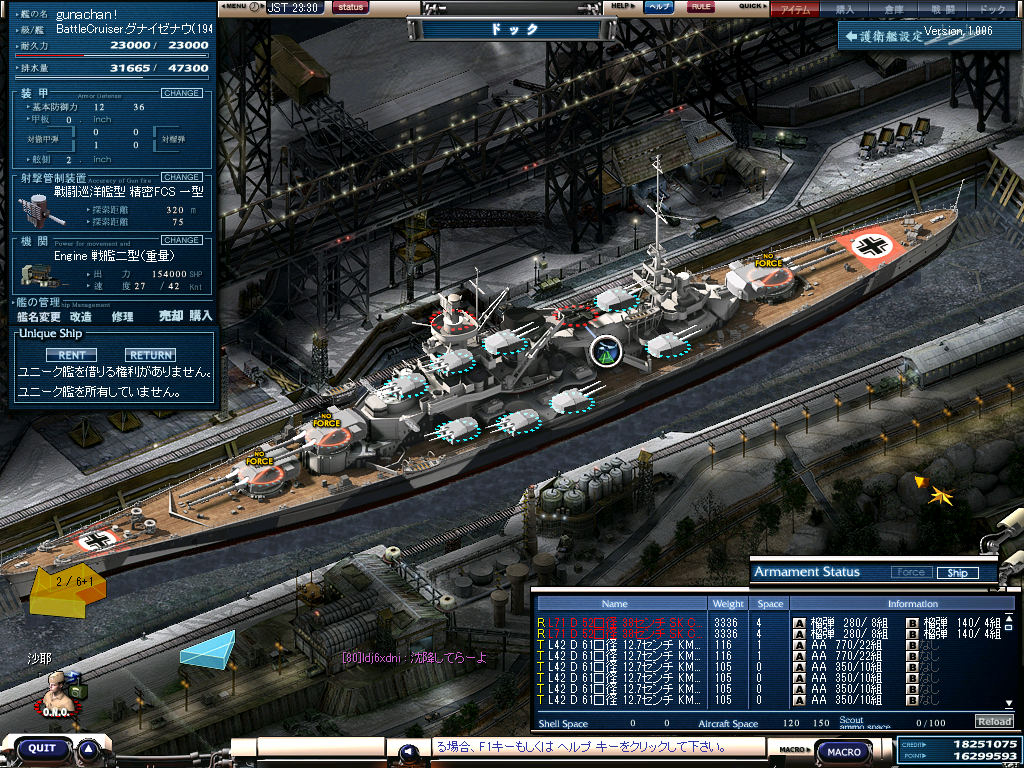Click RETURN in the Unique Ship panel
This screenshot has width=1024, height=768.
[150, 355]
